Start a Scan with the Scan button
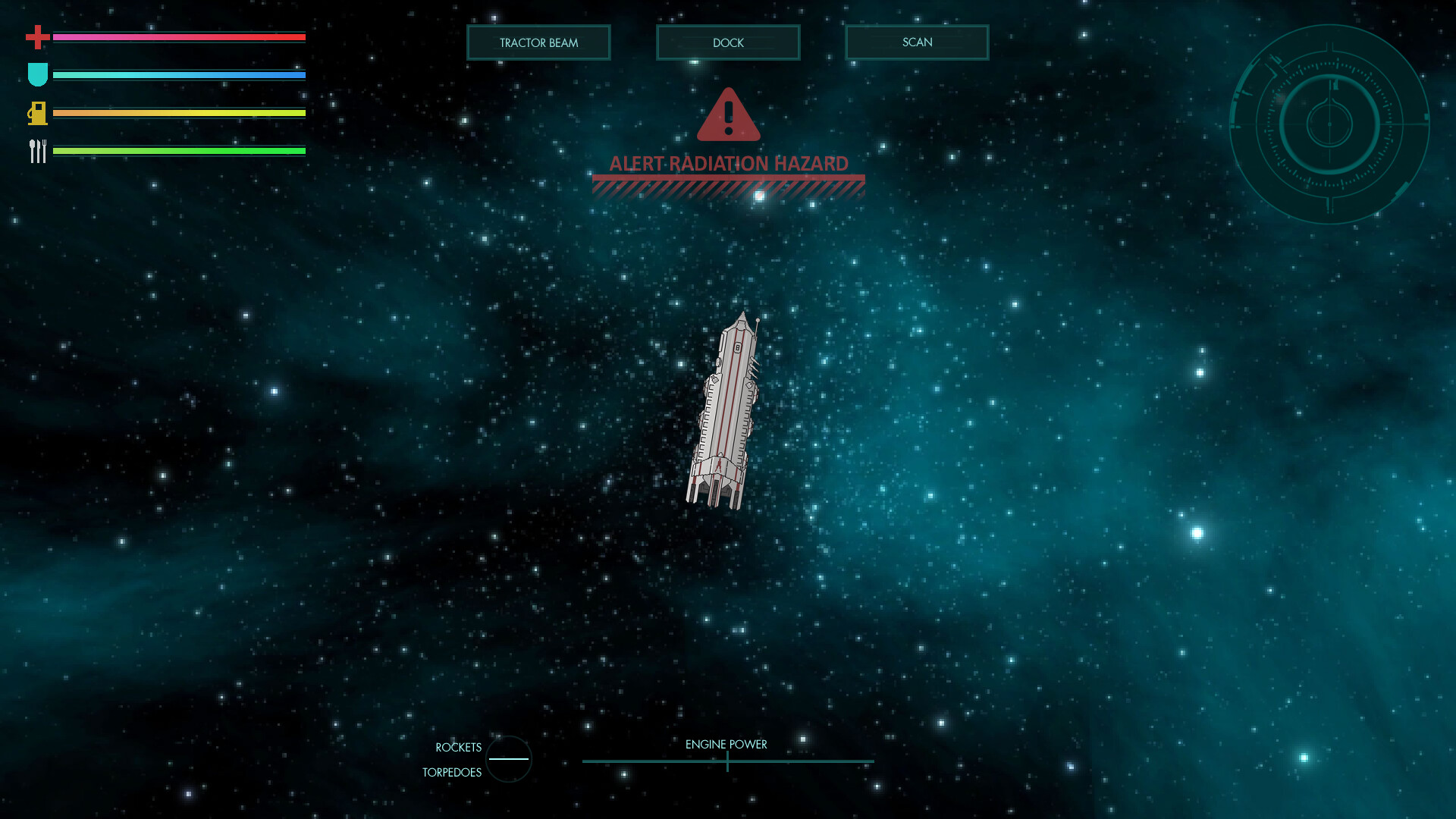1456x819 pixels. point(917,42)
